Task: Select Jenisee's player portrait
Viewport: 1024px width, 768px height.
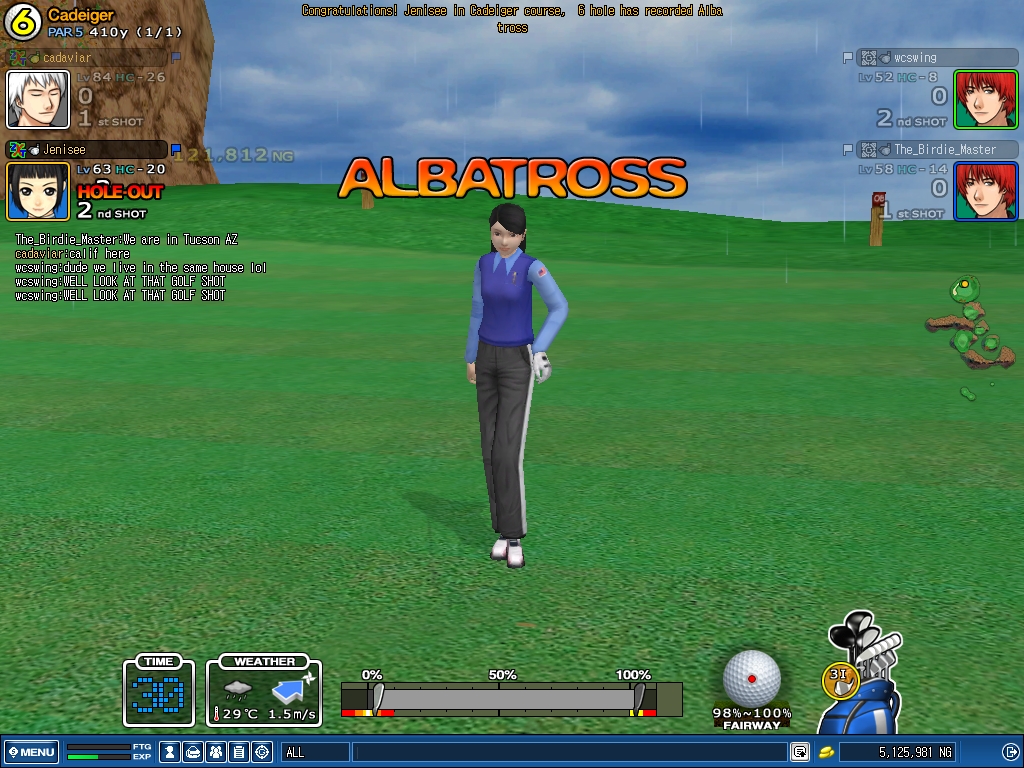Action: tap(38, 190)
